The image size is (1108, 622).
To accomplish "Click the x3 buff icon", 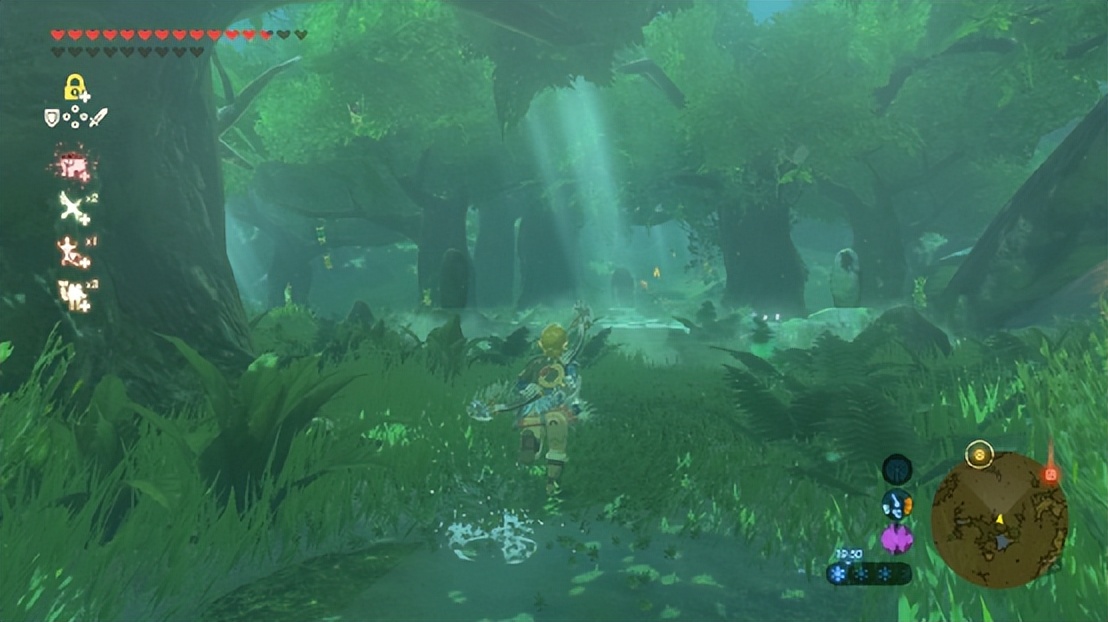I will (75, 294).
